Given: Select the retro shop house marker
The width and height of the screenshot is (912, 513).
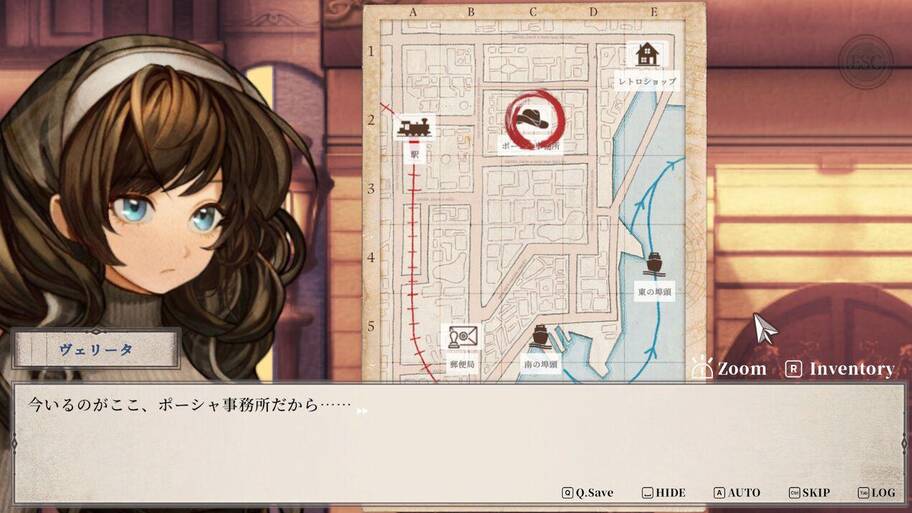Looking at the screenshot, I should pyautogui.click(x=647, y=55).
